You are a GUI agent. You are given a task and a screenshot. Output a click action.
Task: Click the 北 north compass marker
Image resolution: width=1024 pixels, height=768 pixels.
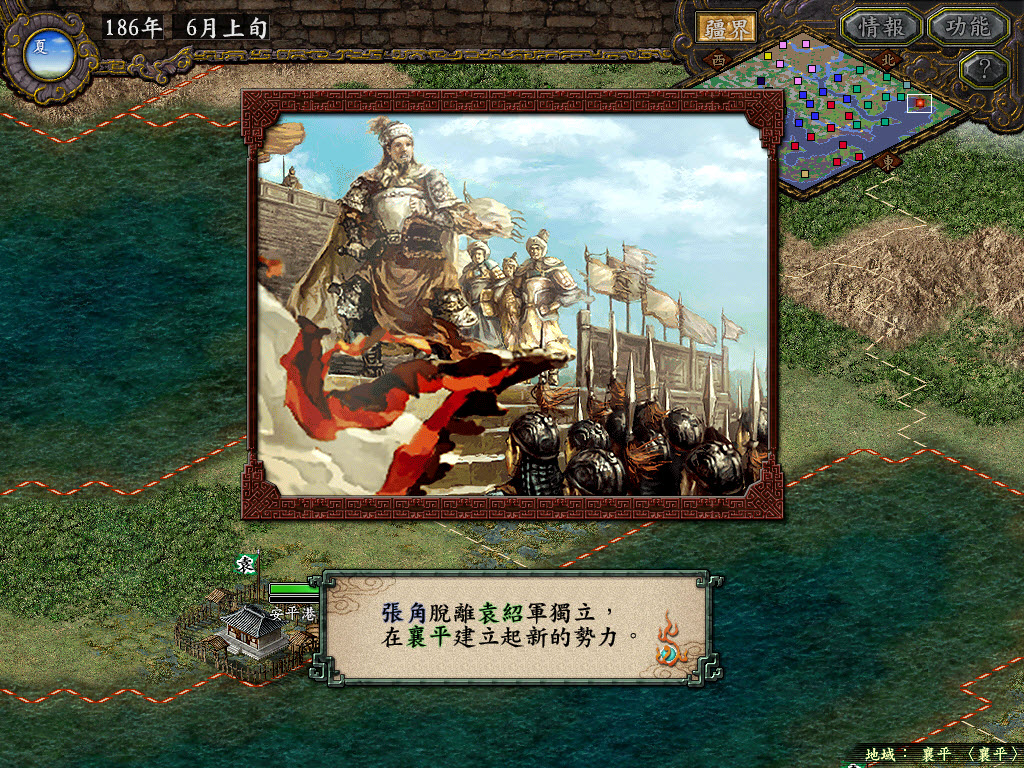pyautogui.click(x=889, y=59)
